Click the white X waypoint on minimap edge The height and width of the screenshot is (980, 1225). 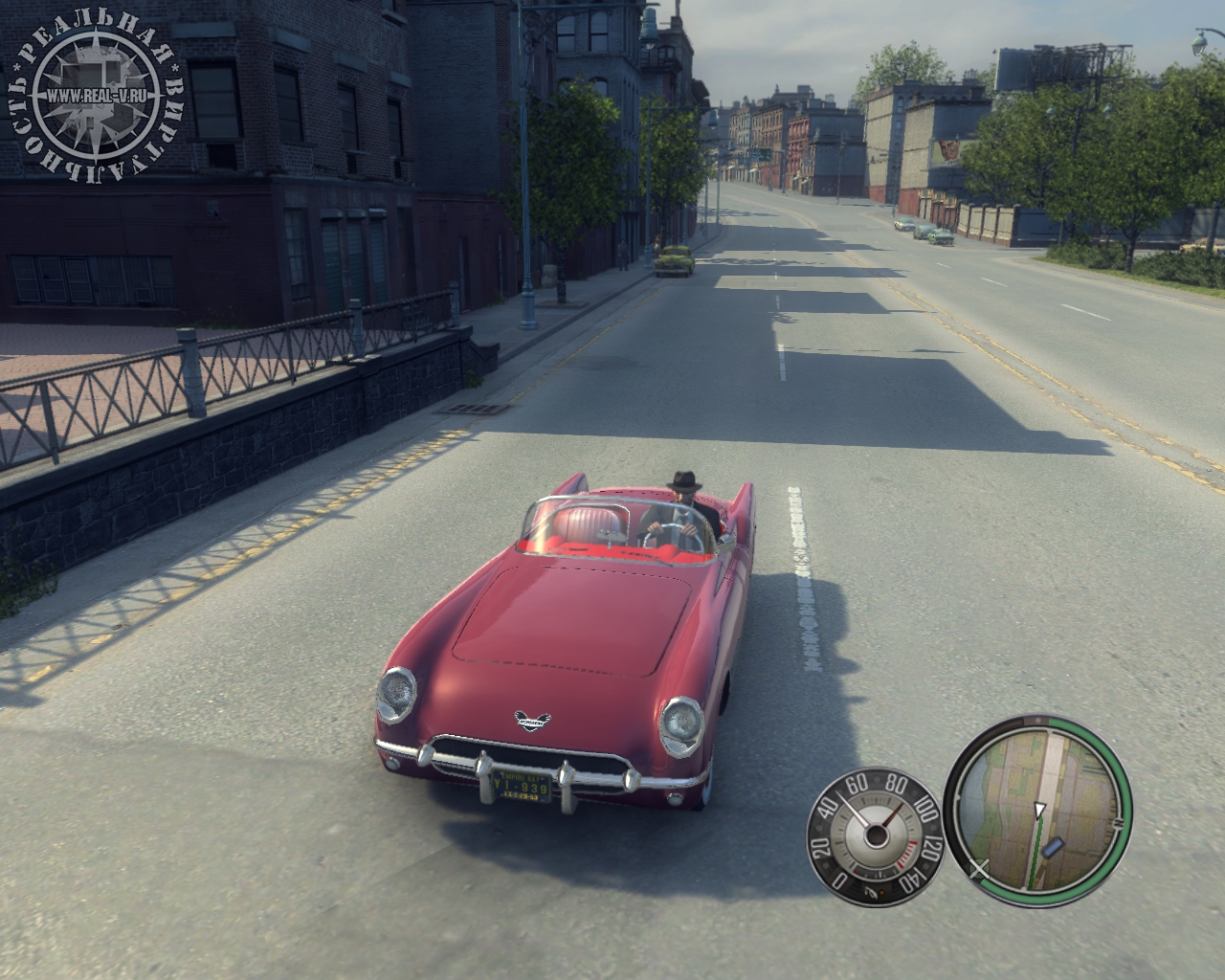[x=979, y=869]
